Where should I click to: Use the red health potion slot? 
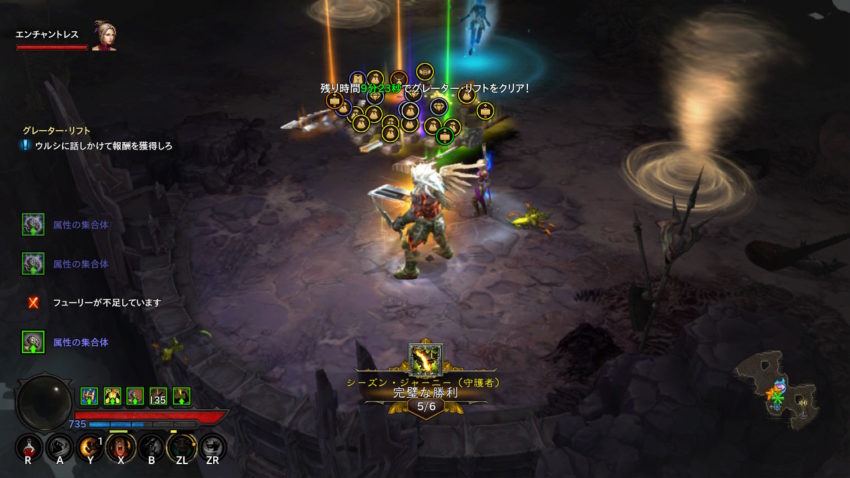pos(28,448)
